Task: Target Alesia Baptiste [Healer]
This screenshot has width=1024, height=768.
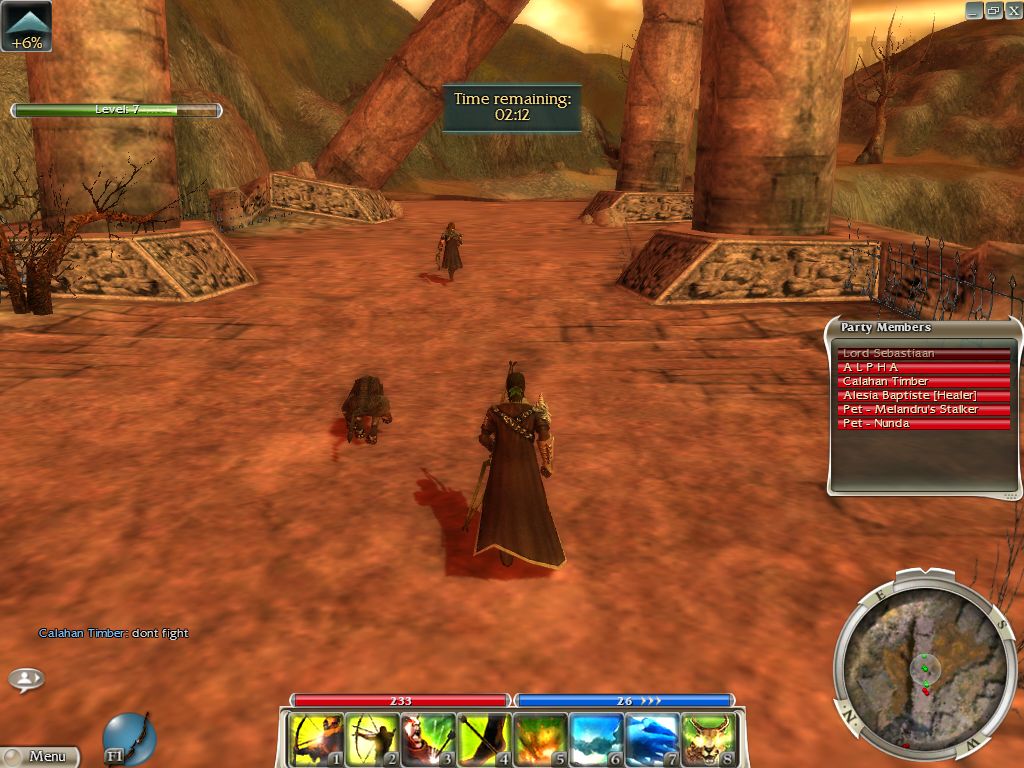Action: click(924, 396)
